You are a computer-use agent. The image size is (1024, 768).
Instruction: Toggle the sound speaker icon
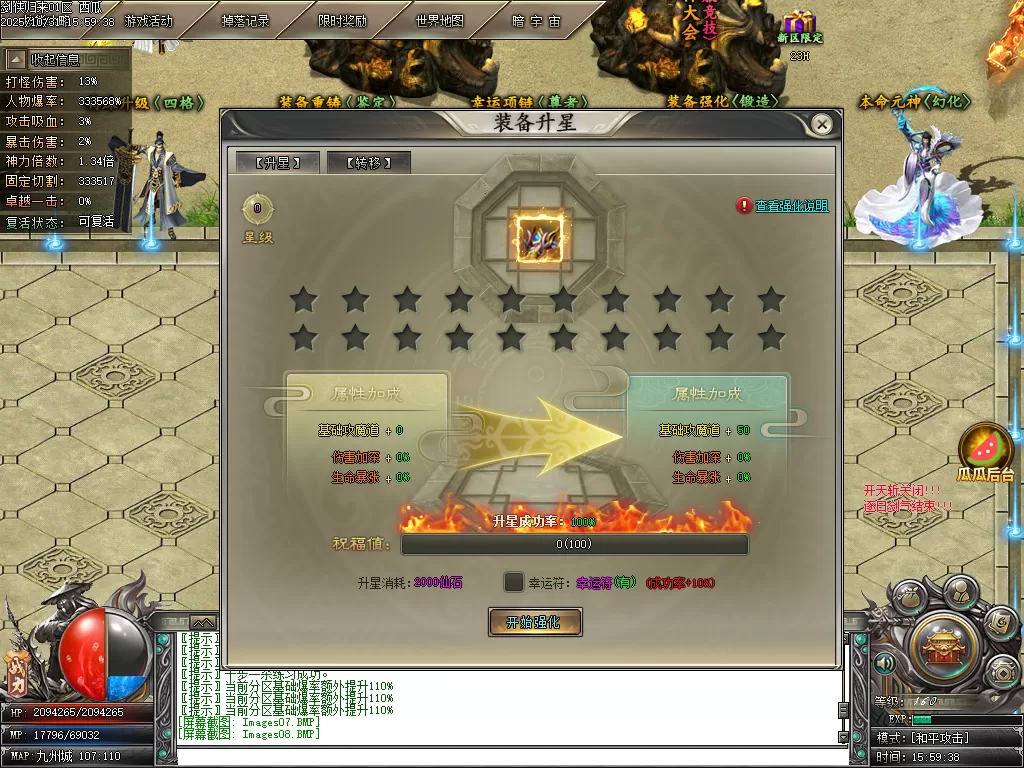click(x=883, y=662)
